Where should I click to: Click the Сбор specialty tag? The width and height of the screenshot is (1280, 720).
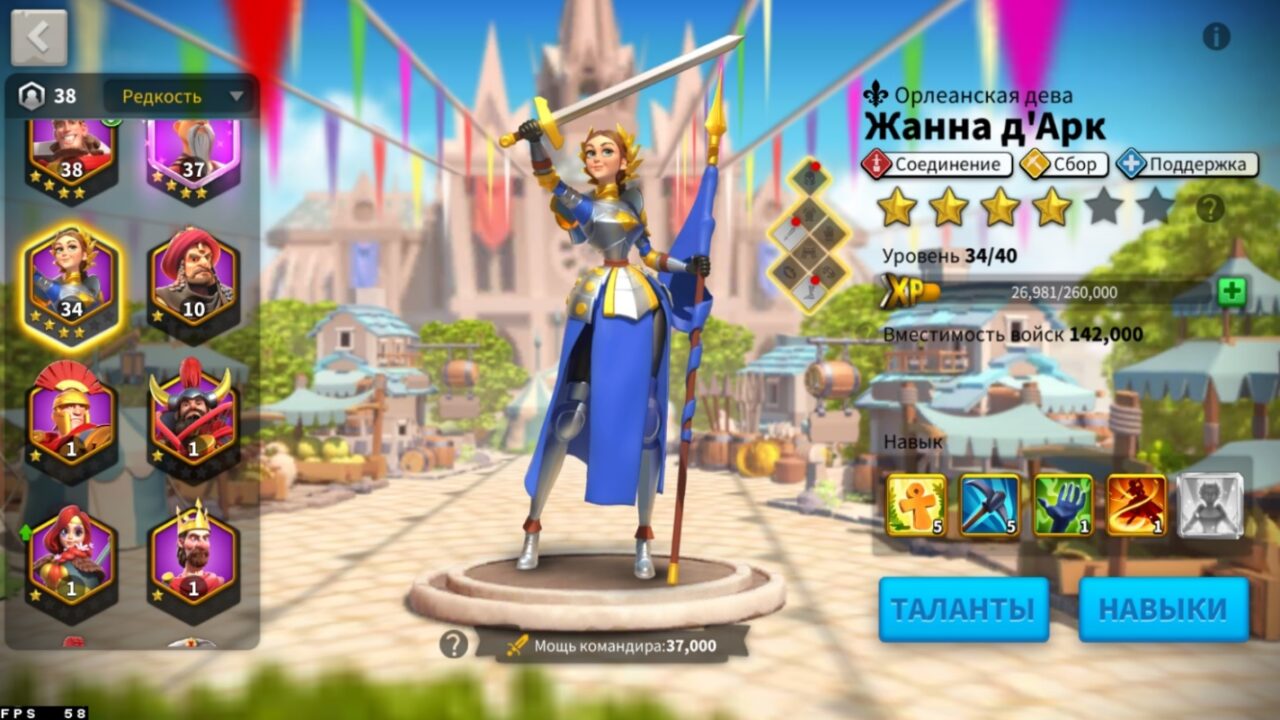(x=1065, y=163)
